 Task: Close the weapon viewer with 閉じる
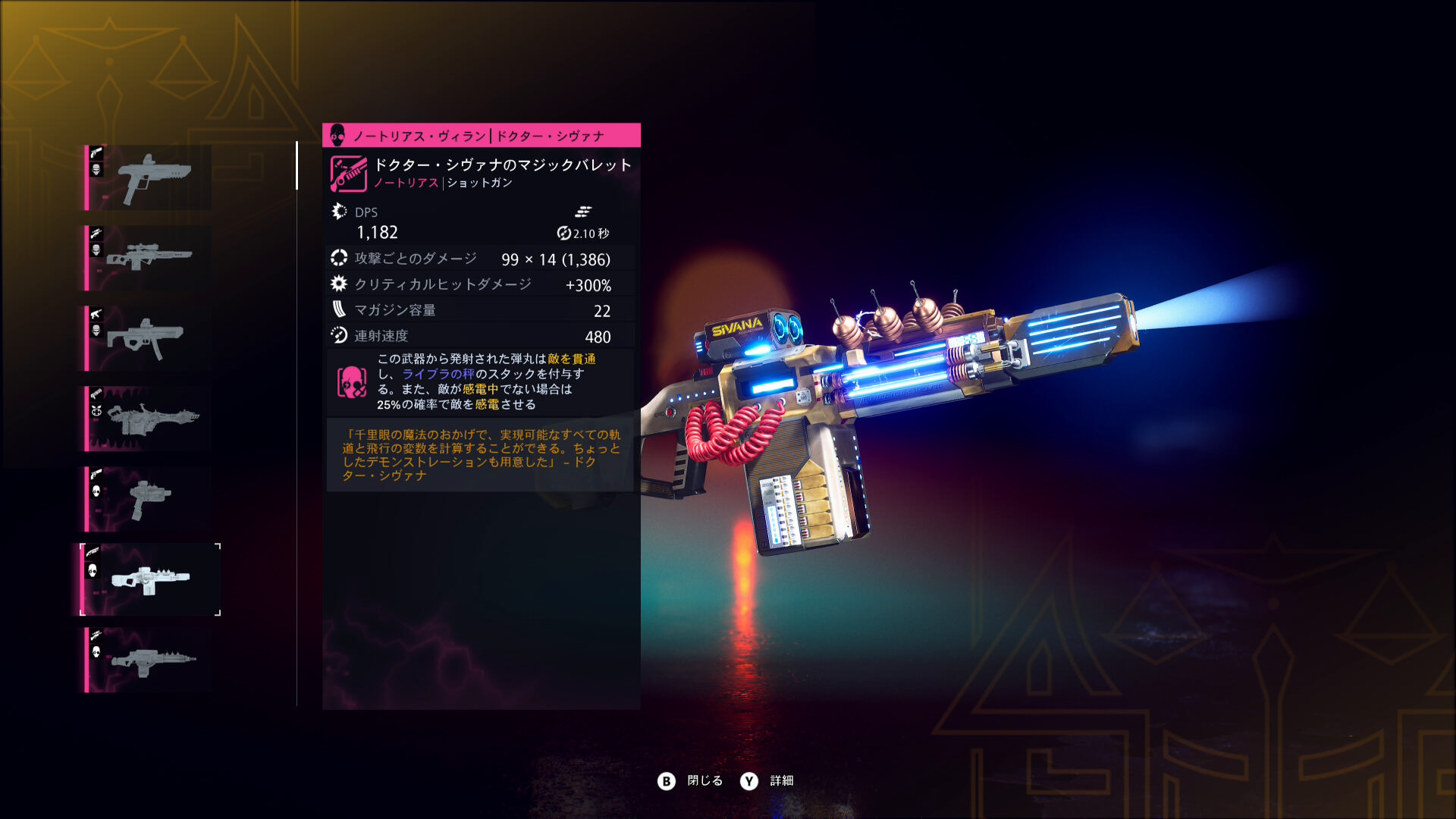coord(691,780)
